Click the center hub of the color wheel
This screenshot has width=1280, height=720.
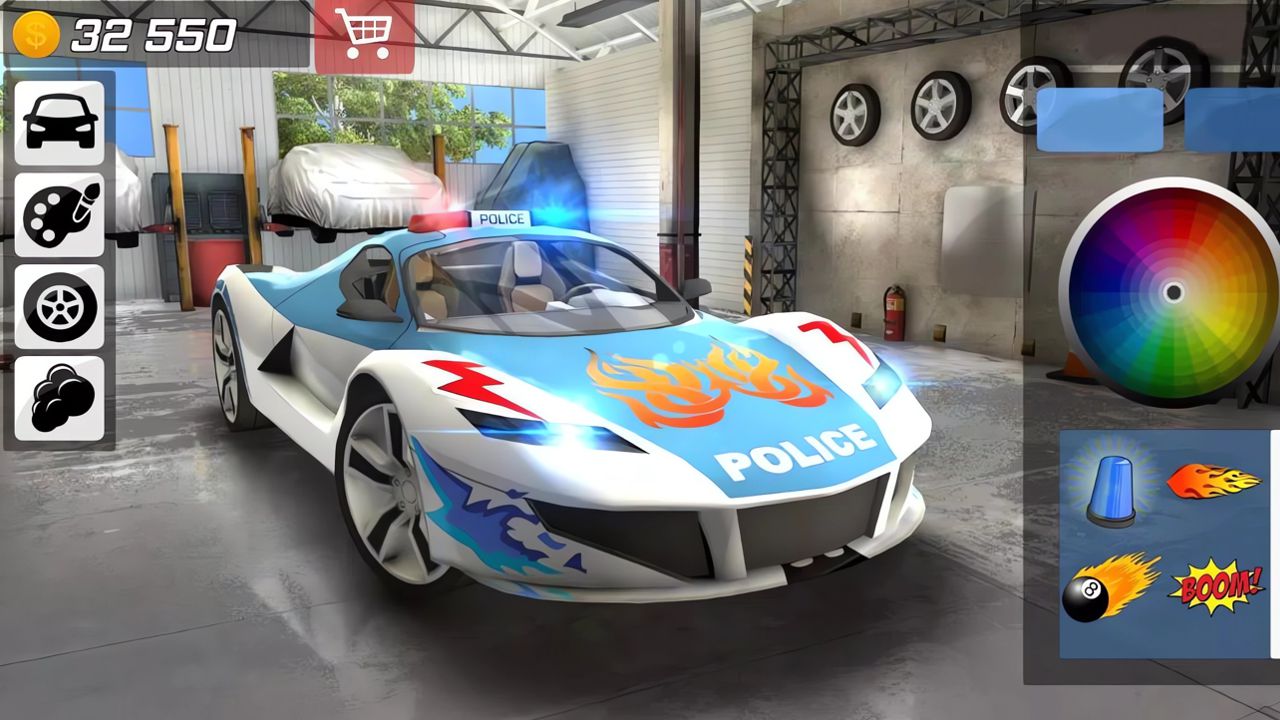click(x=1173, y=293)
